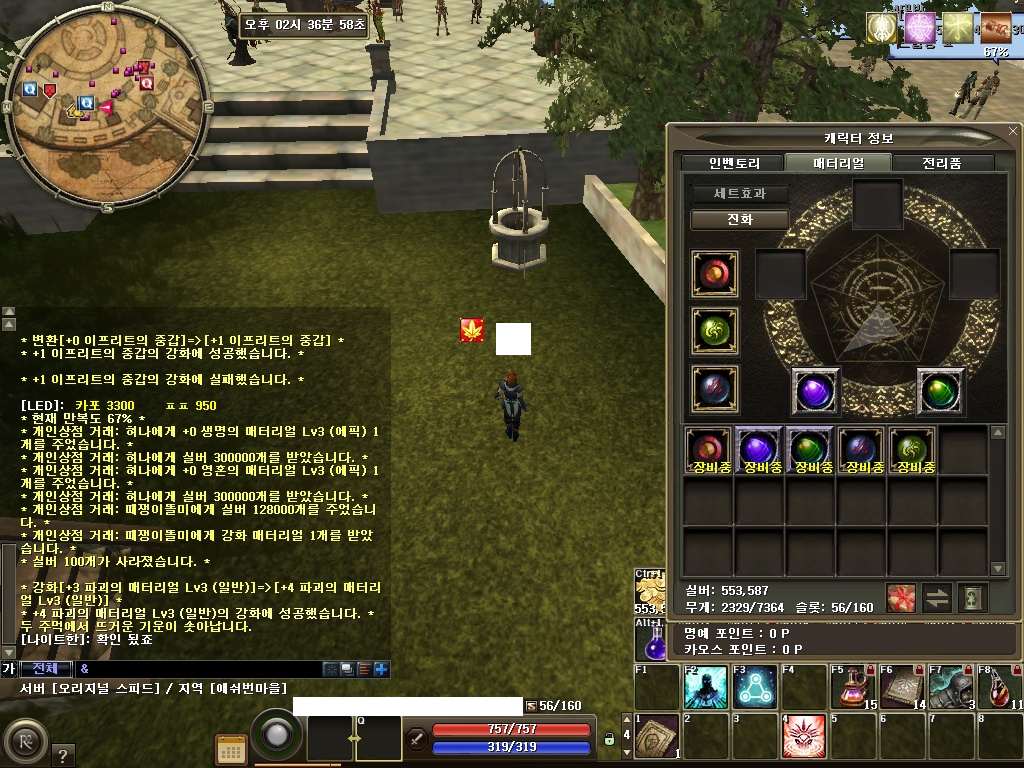Activate the F2 hooded figure skill
The height and width of the screenshot is (768, 1024).
[x=705, y=687]
